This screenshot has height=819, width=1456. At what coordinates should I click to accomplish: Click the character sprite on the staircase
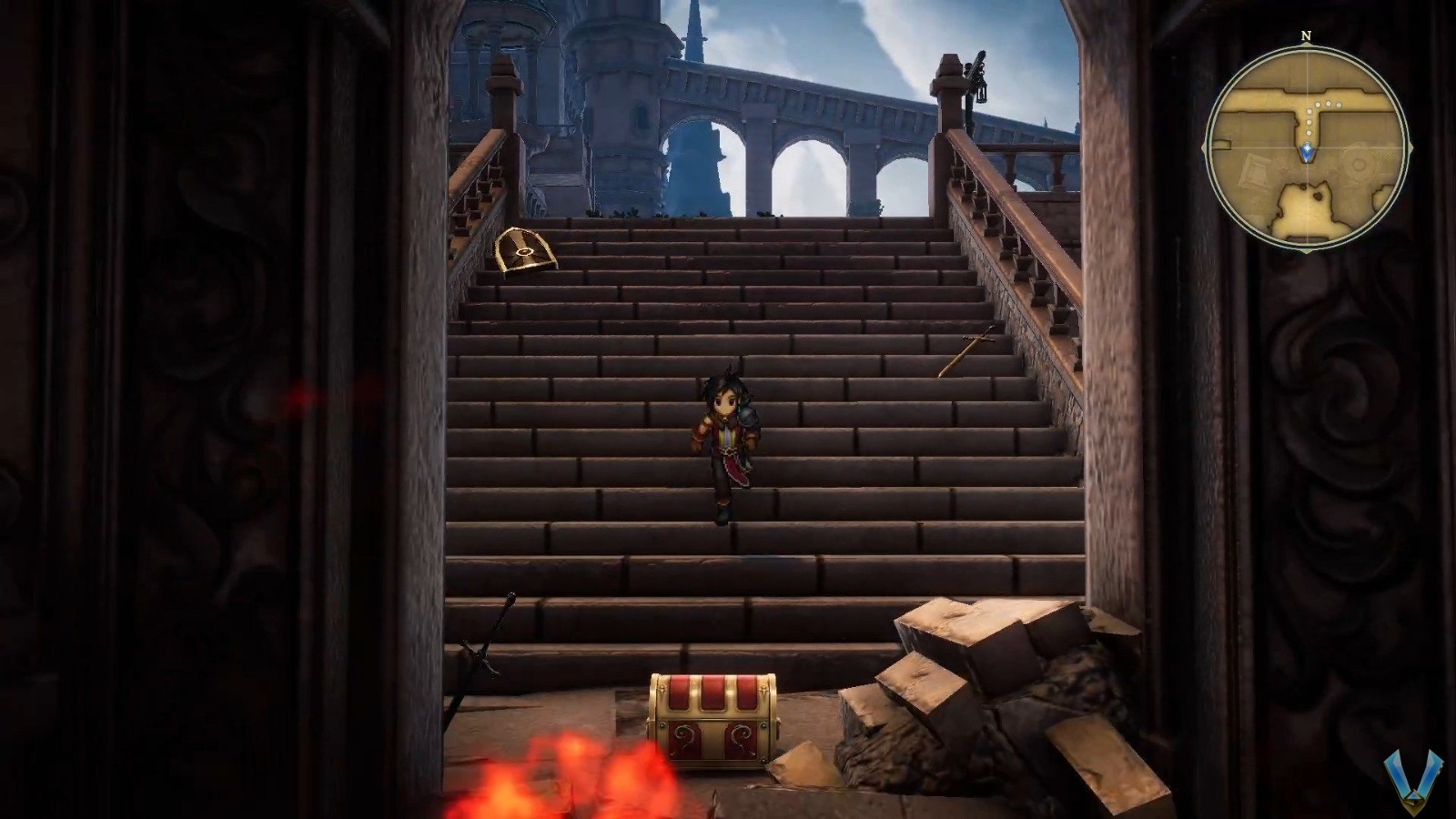point(728,446)
